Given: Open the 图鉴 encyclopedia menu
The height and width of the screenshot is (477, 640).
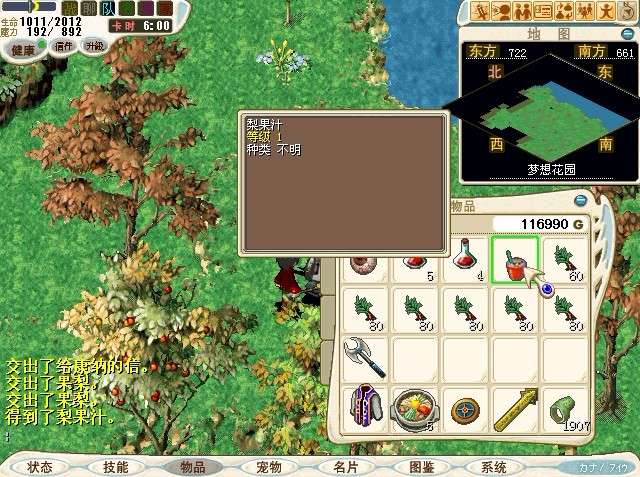Looking at the screenshot, I should click(x=422, y=467).
